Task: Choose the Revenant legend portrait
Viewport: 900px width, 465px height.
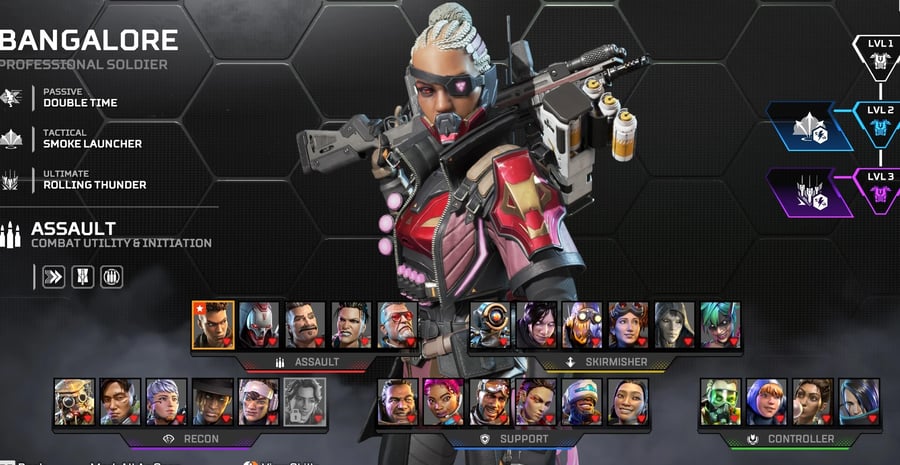Action: [x=259, y=325]
